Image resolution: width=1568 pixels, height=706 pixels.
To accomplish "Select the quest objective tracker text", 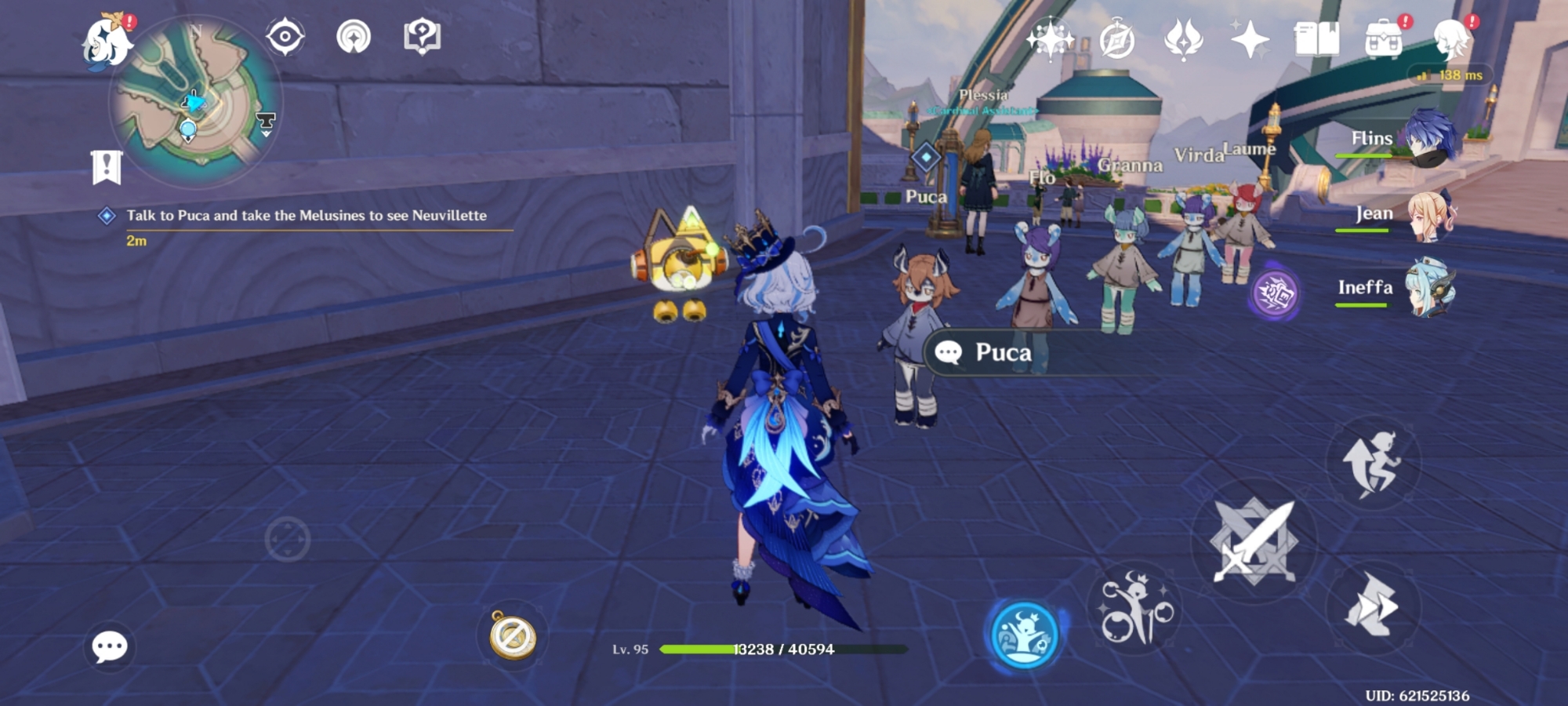I will pyautogui.click(x=307, y=216).
